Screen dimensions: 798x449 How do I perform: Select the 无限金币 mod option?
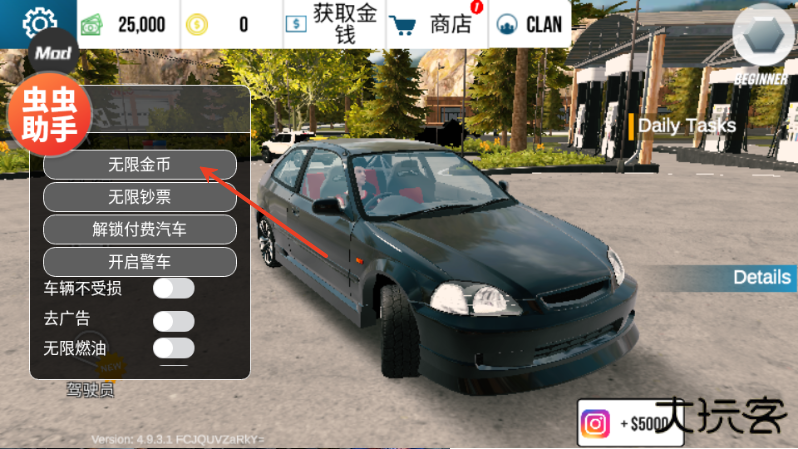pos(139,164)
